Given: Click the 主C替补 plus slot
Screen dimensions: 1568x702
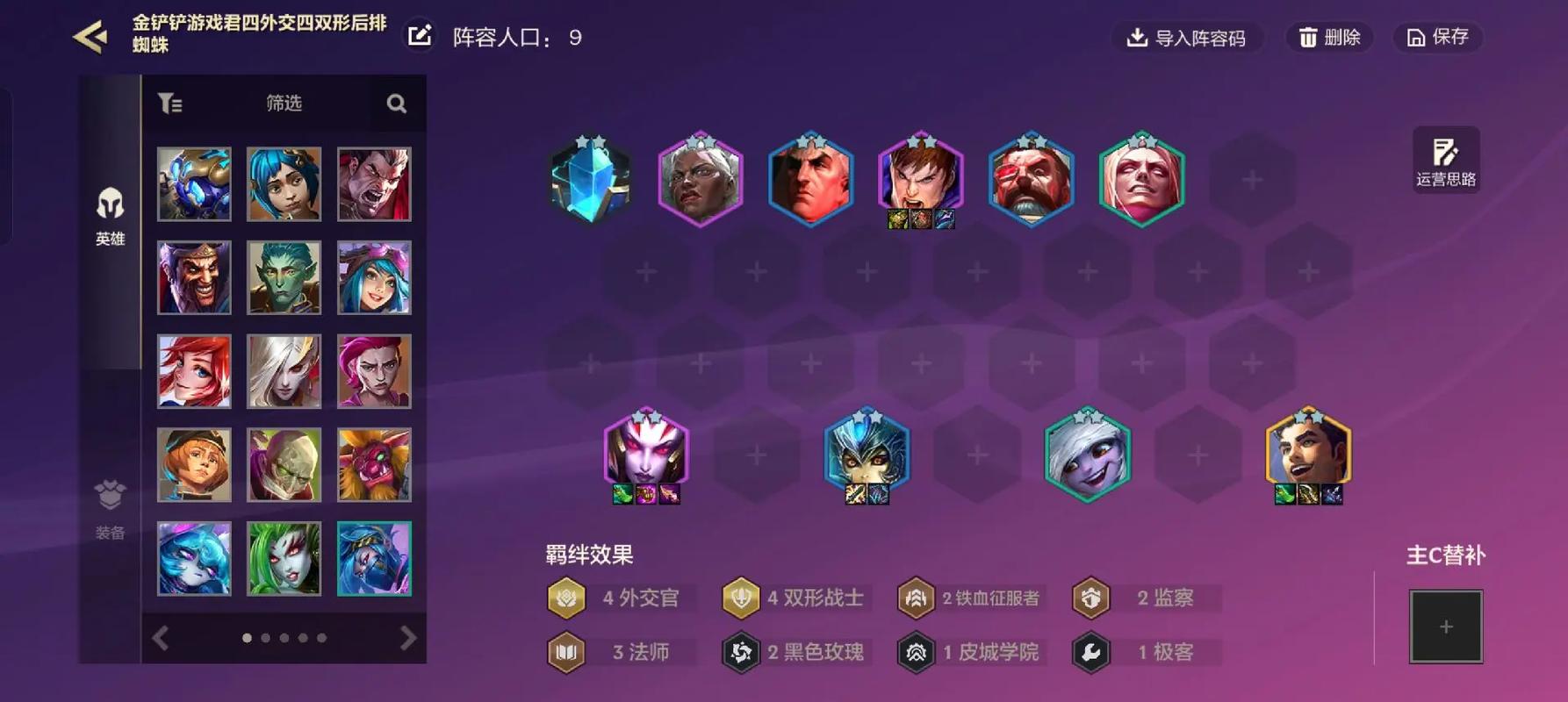Looking at the screenshot, I should click(x=1446, y=627).
